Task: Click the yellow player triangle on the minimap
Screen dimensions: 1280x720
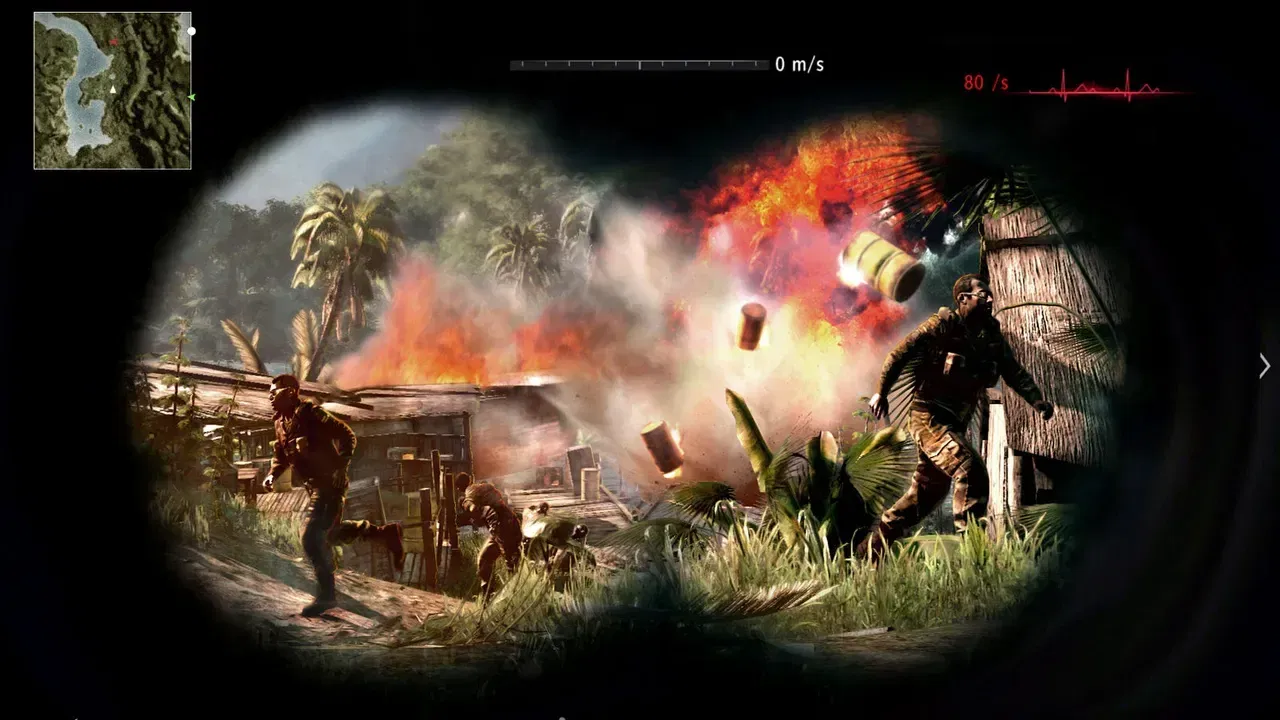Action: pyautogui.click(x=113, y=90)
